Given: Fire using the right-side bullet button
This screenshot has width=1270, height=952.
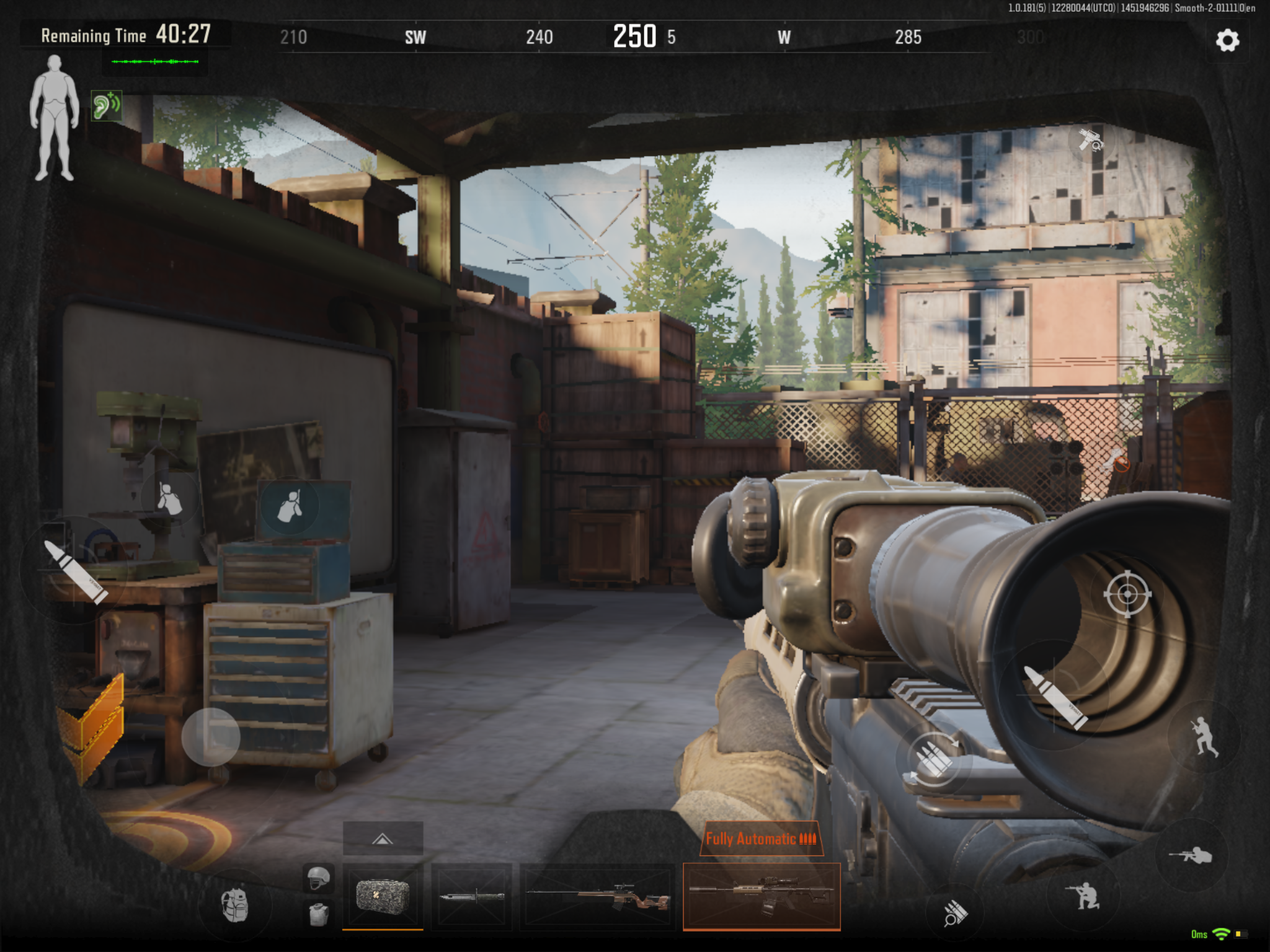Looking at the screenshot, I should pos(1055,697).
